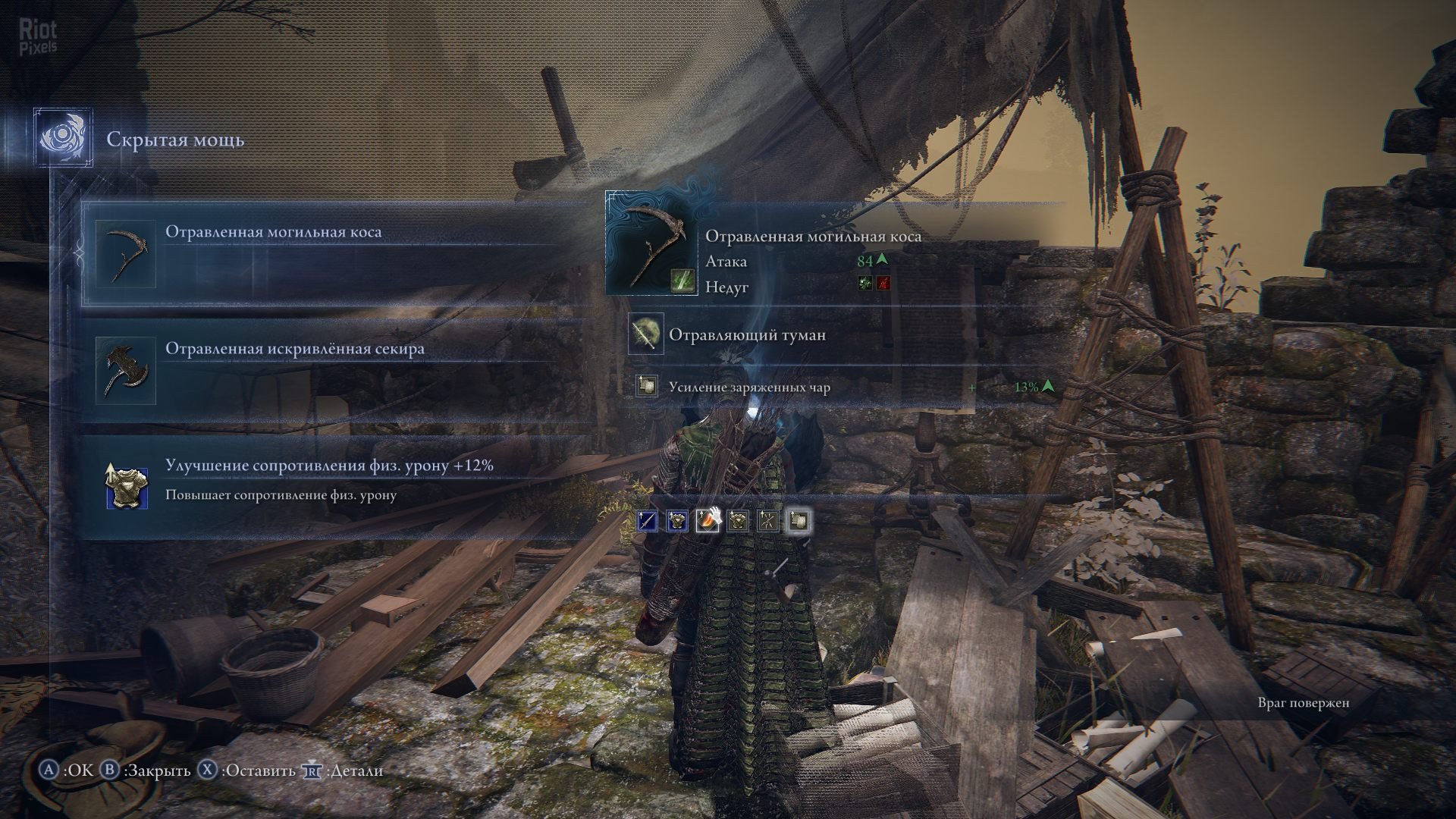Select the Отравленная искривлённая секира option
1456x819 pixels.
[x=334, y=370]
